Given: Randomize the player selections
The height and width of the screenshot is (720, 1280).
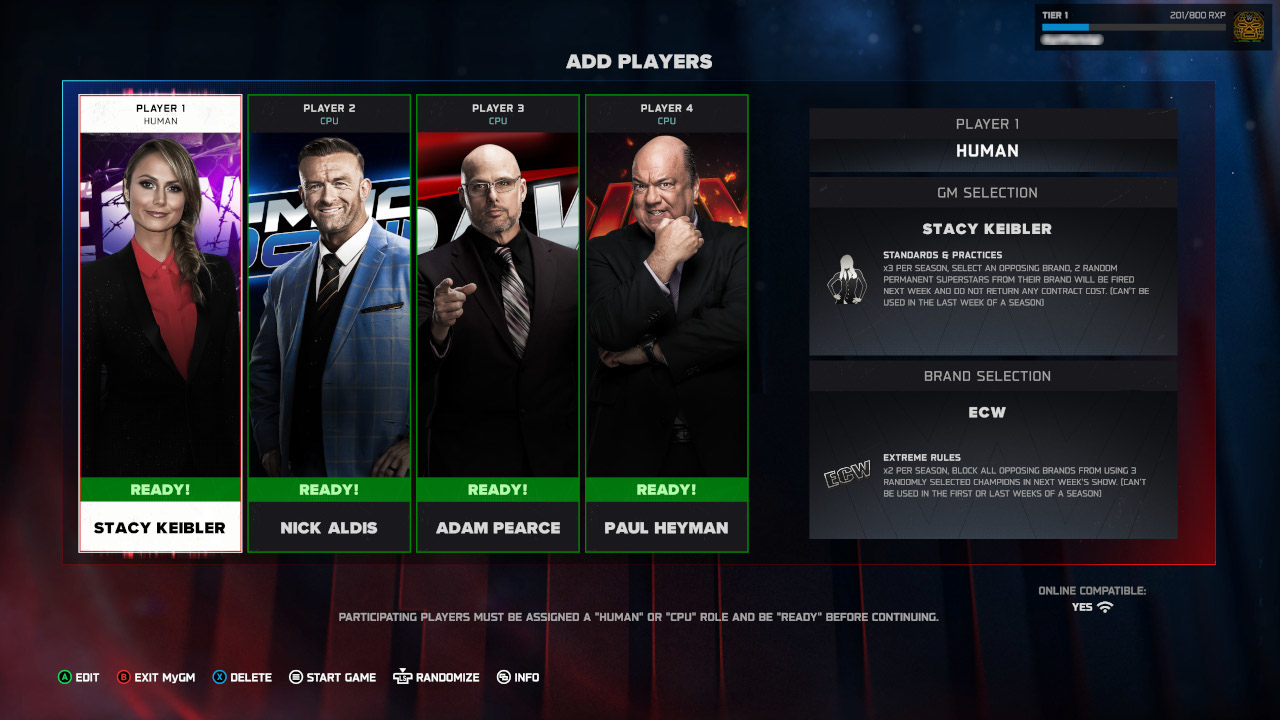Looking at the screenshot, I should [x=437, y=677].
